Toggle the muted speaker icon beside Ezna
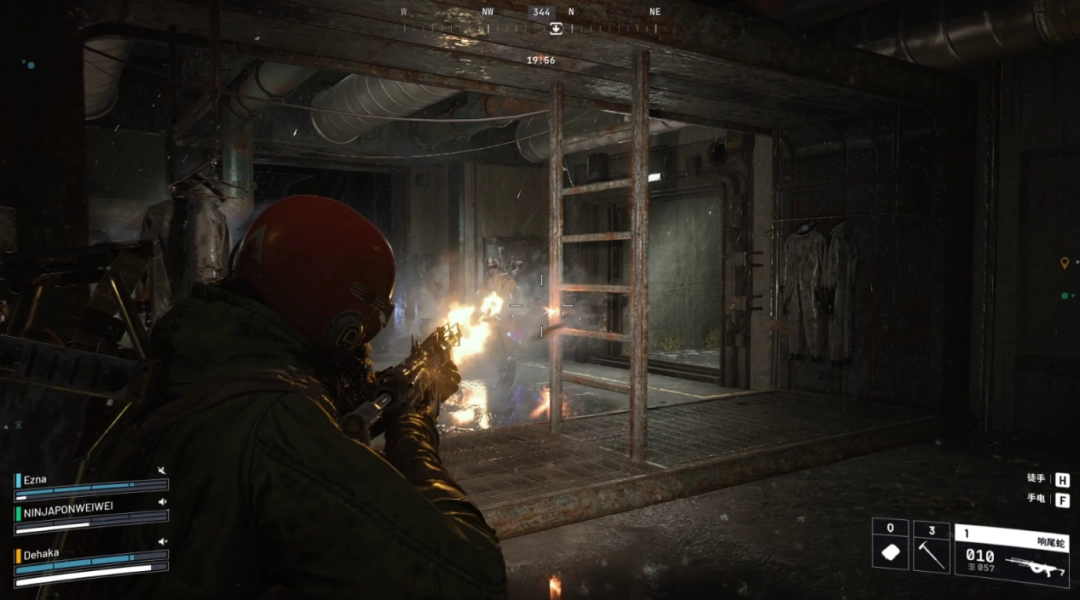1080x600 pixels. [x=162, y=471]
